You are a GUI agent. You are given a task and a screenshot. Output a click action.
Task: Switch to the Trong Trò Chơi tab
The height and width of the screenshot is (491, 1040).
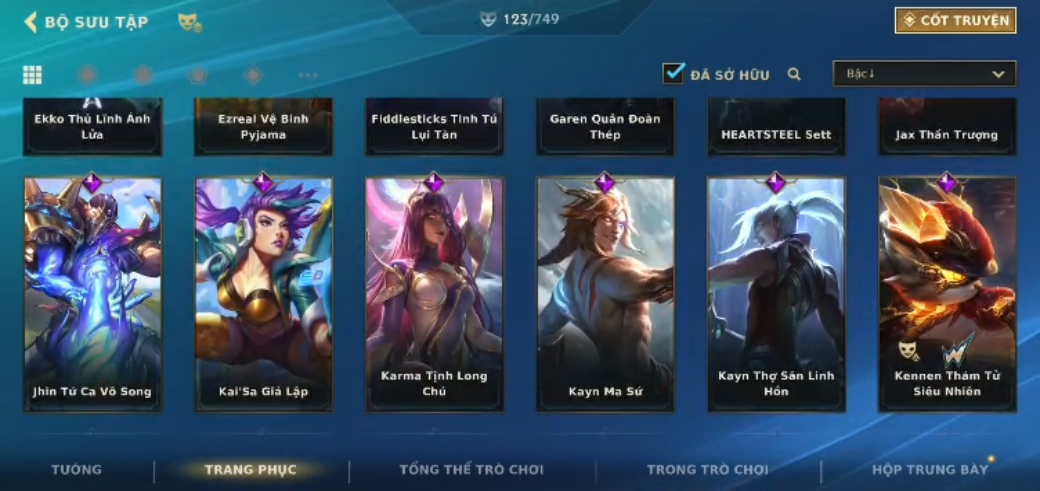click(708, 470)
